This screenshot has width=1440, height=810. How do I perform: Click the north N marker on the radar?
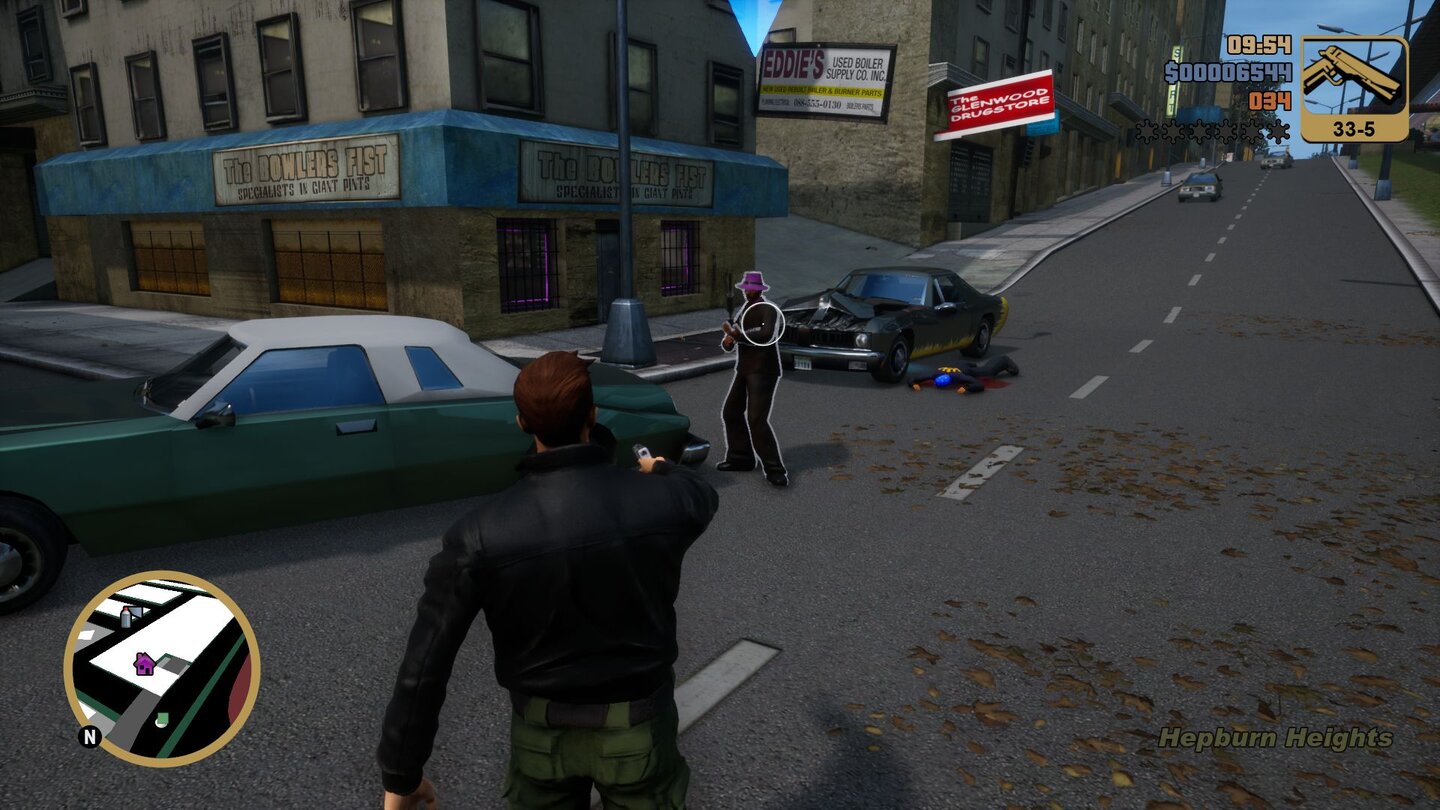pyautogui.click(x=89, y=736)
